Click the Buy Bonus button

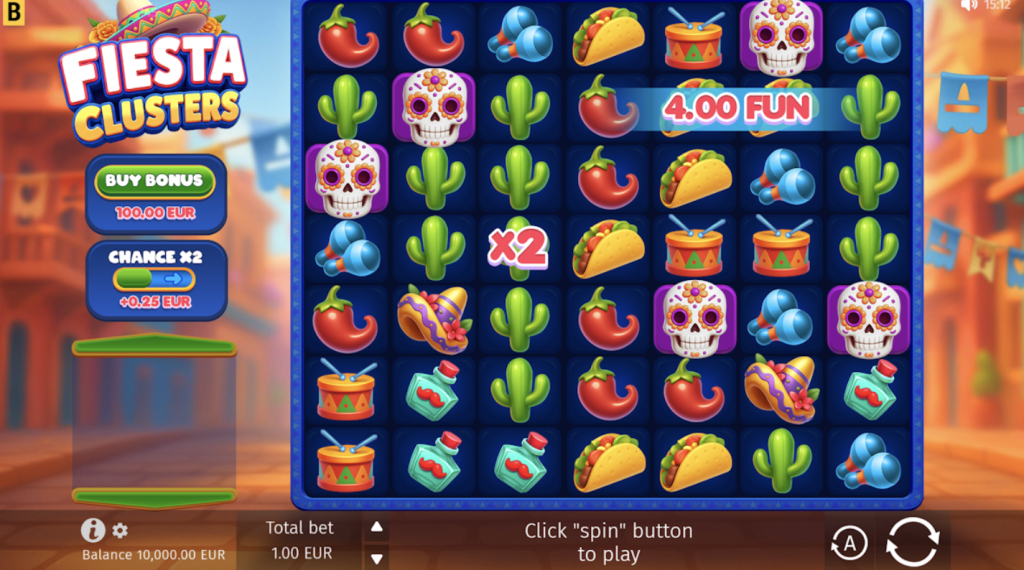coord(155,181)
